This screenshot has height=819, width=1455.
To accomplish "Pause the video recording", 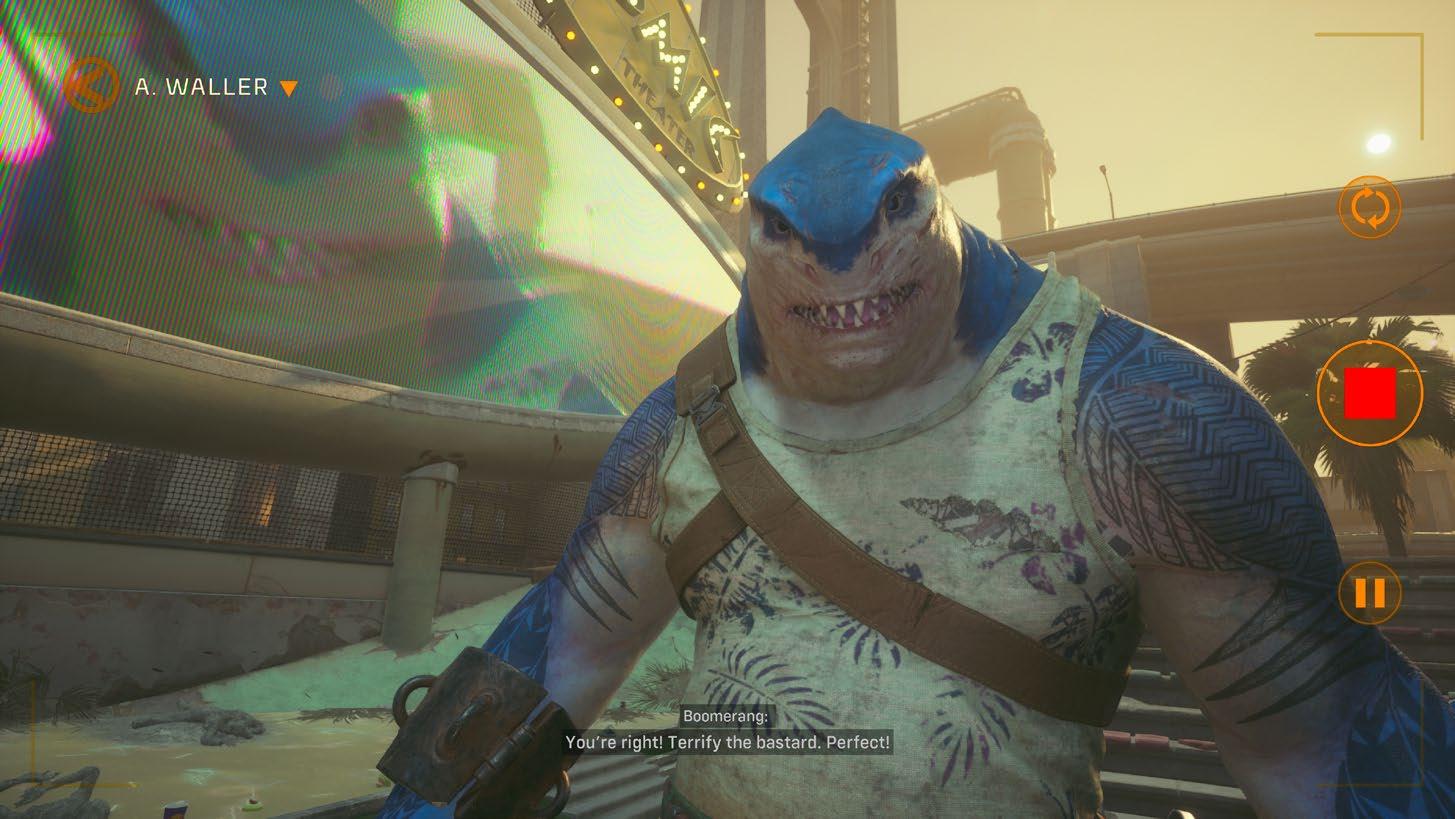I will point(1369,593).
